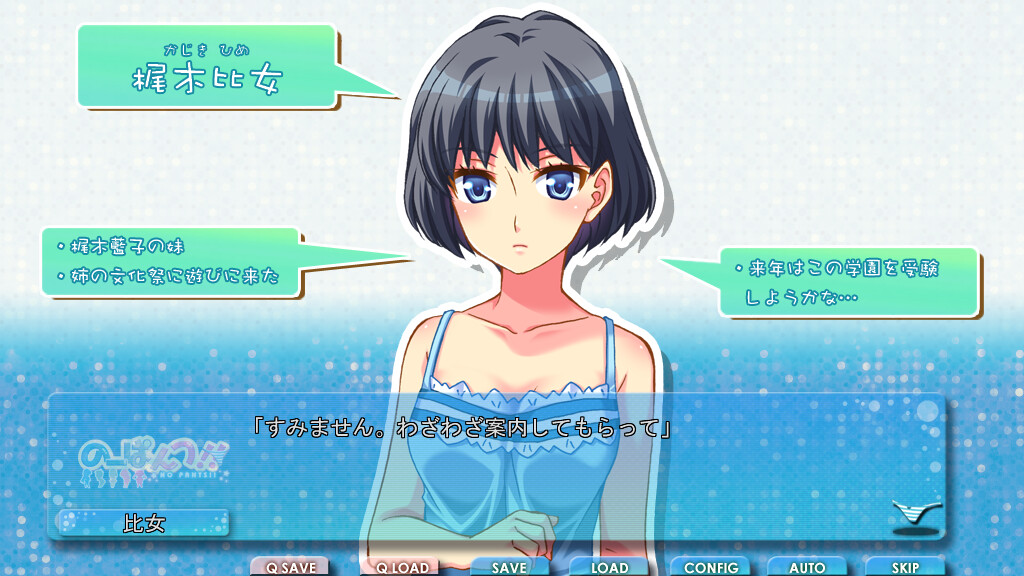Activate the SKIP button
Image resolution: width=1024 pixels, height=576 pixels.
click(x=905, y=567)
